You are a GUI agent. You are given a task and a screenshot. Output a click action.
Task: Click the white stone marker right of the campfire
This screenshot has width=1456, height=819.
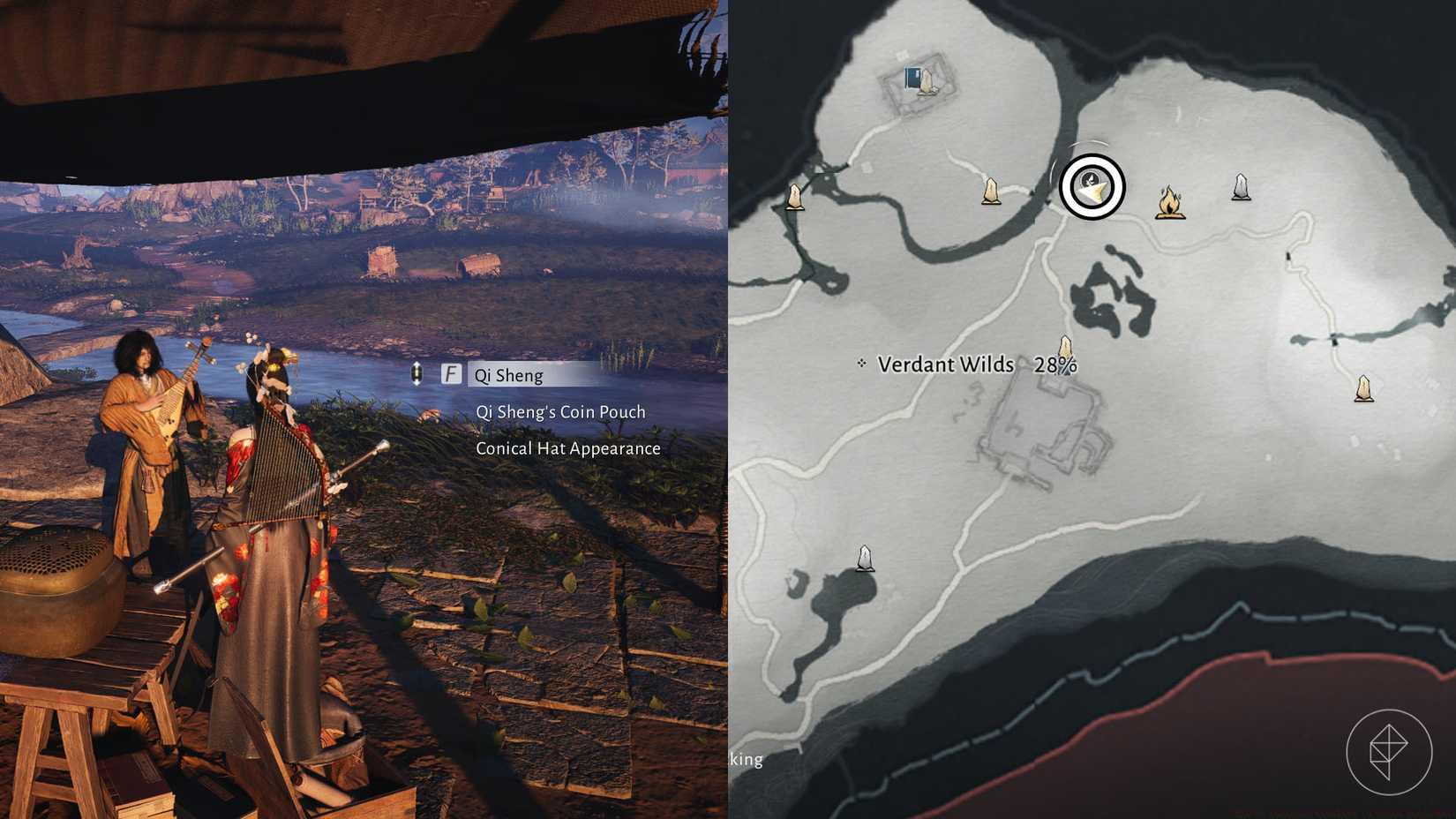coord(1241,186)
